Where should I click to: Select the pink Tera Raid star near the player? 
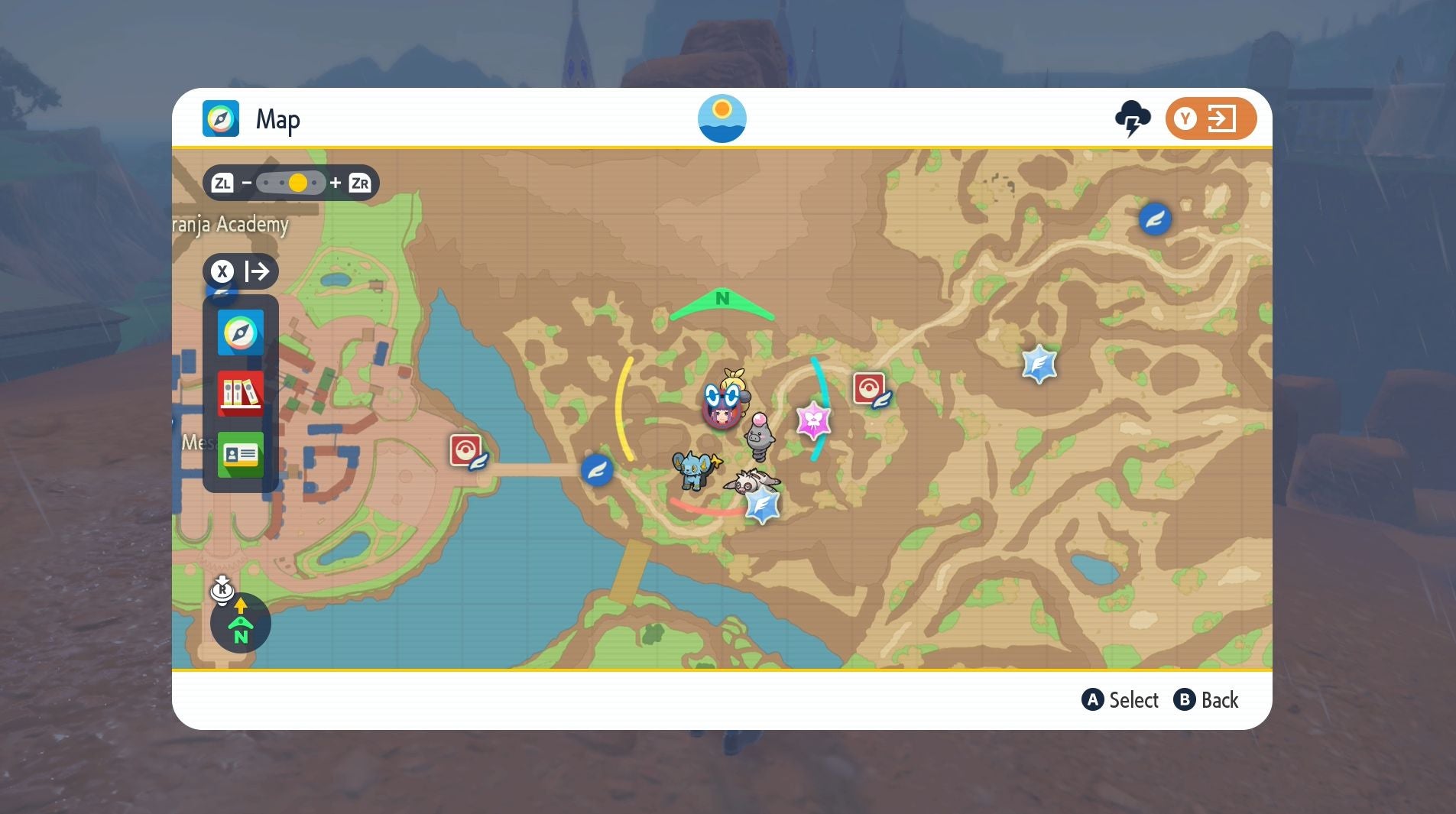815,422
